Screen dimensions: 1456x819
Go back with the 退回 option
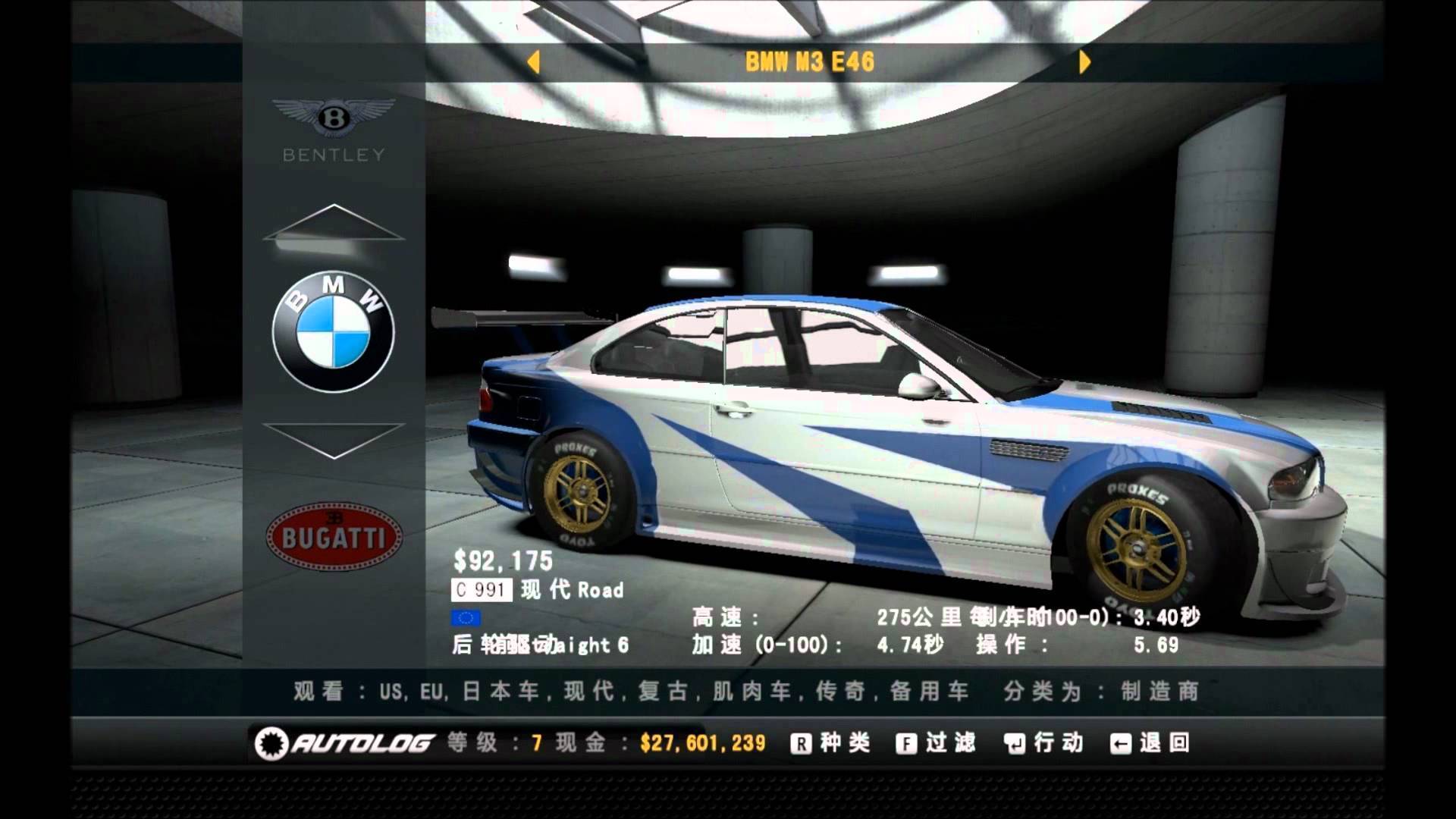tap(1150, 743)
